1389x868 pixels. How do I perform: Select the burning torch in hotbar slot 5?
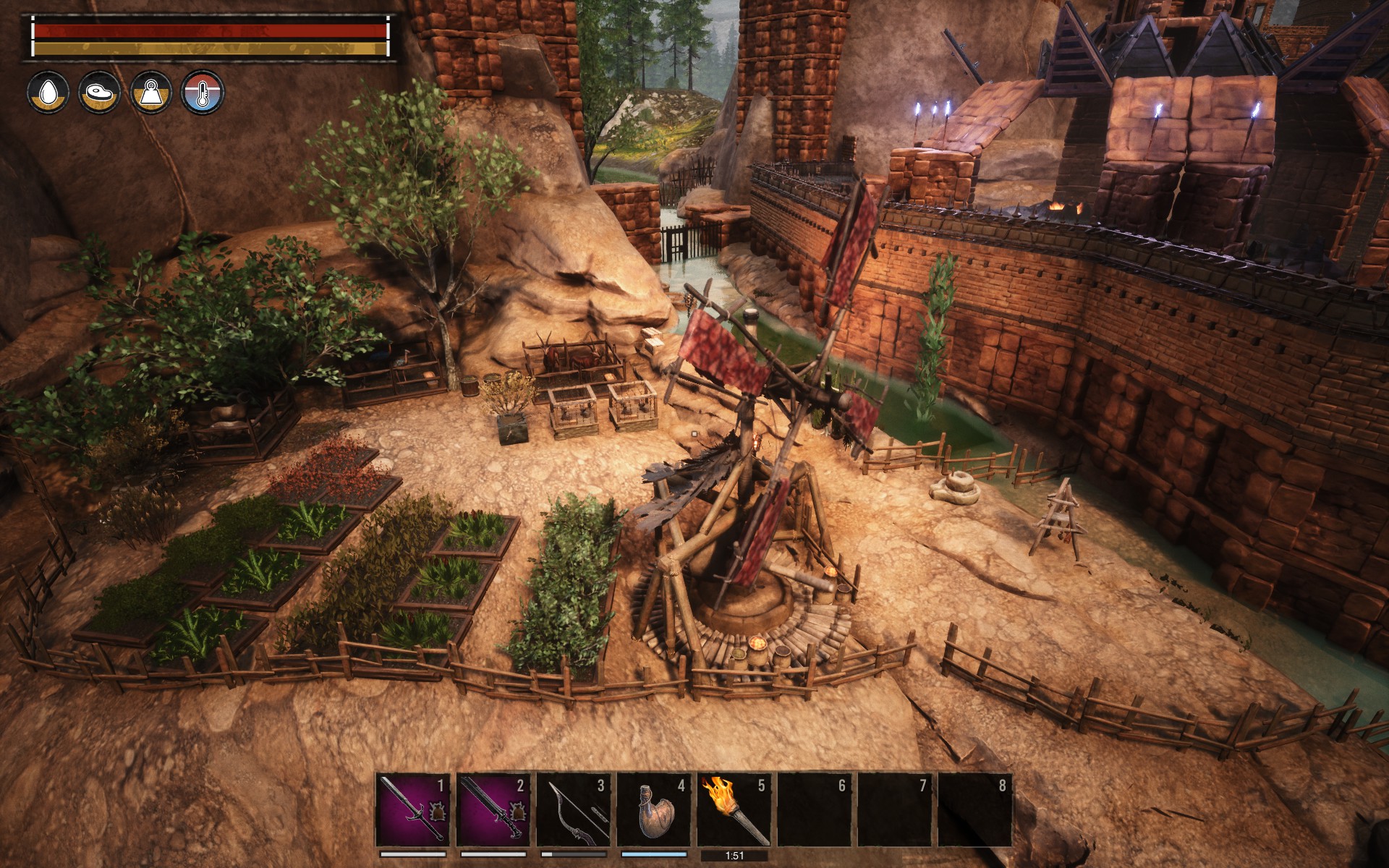tap(734, 809)
